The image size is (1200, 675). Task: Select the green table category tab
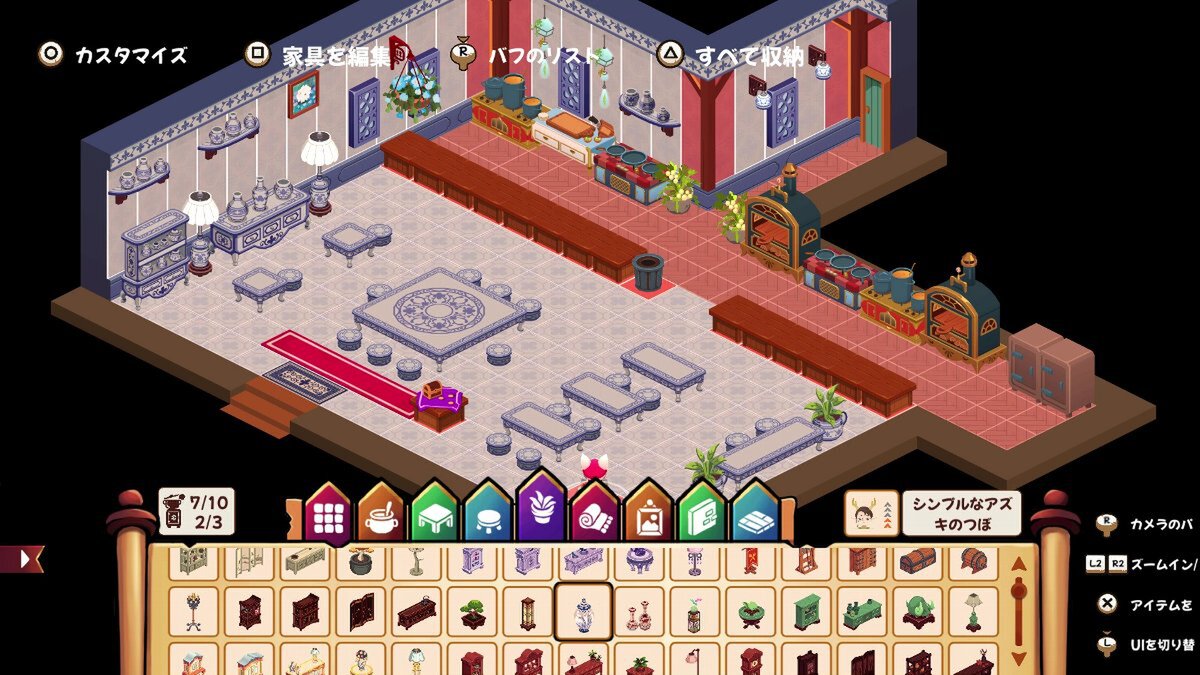[x=435, y=517]
